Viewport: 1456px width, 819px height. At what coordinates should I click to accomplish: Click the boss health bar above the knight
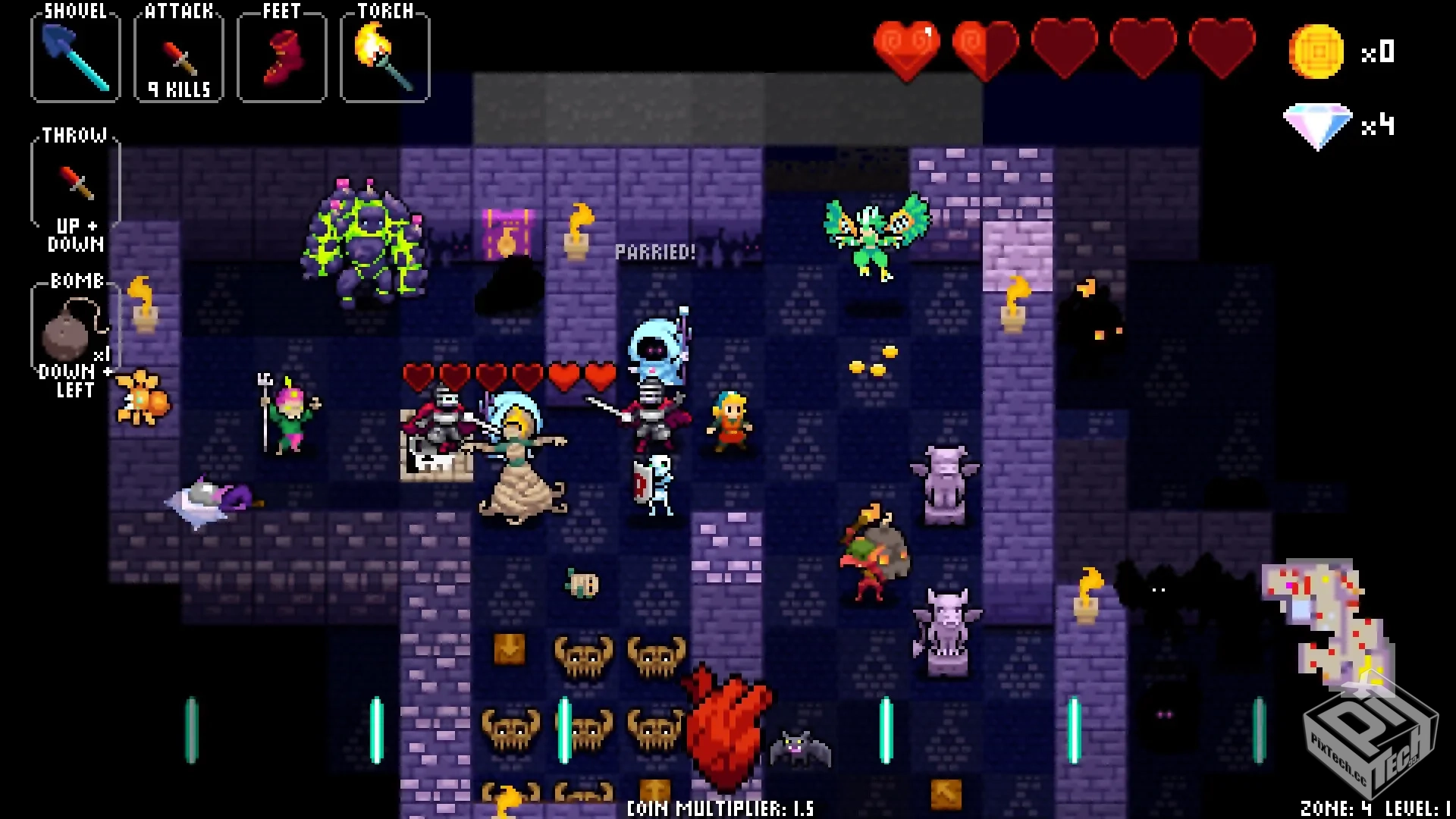(508, 375)
